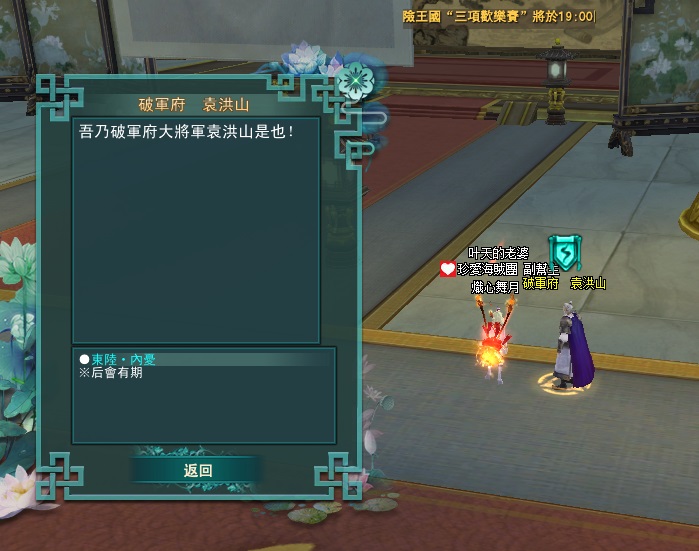This screenshot has width=699, height=551.
Task: Click the 返回 button
Action: 198,471
